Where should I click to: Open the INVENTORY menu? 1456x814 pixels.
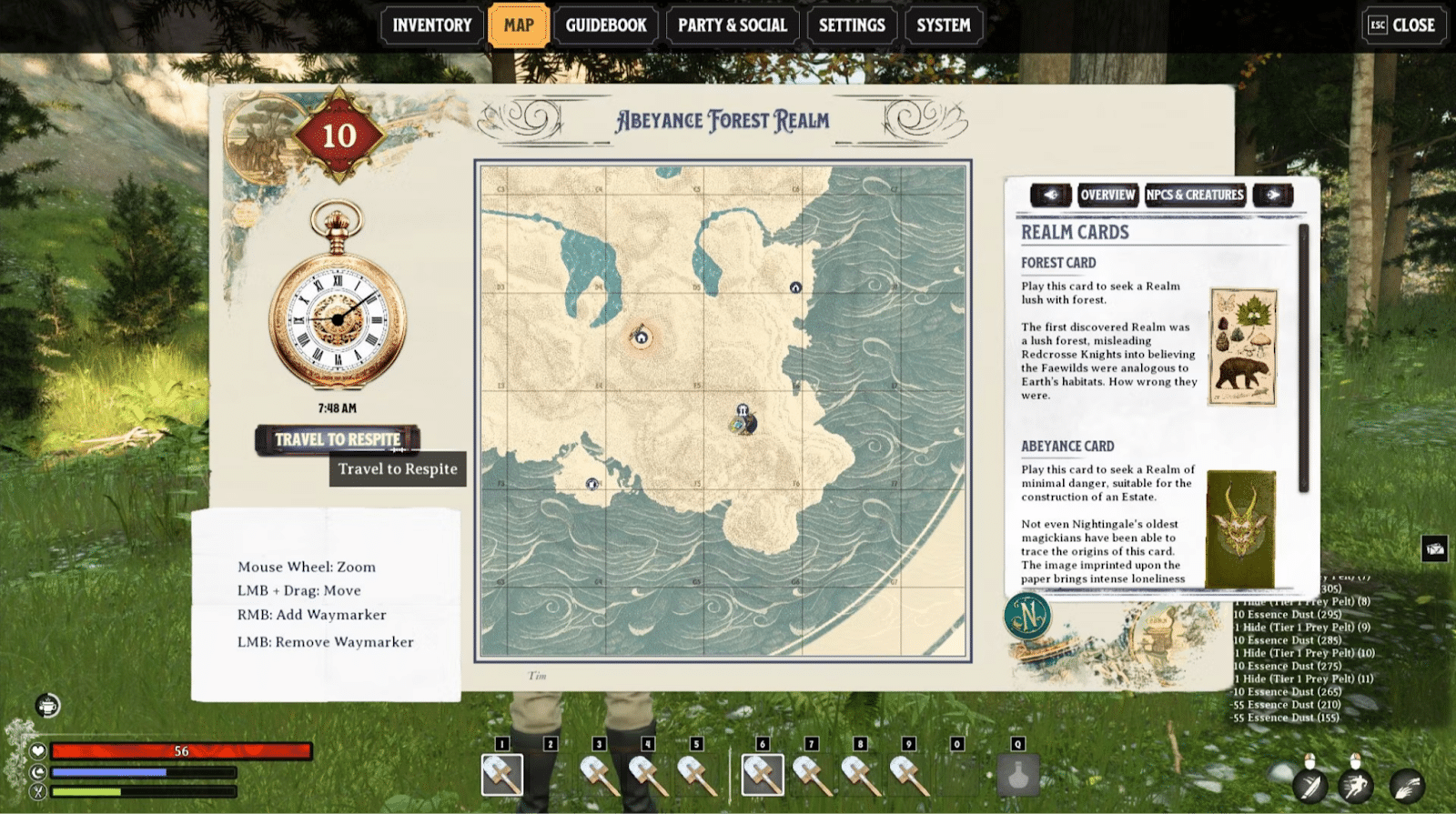[x=430, y=25]
